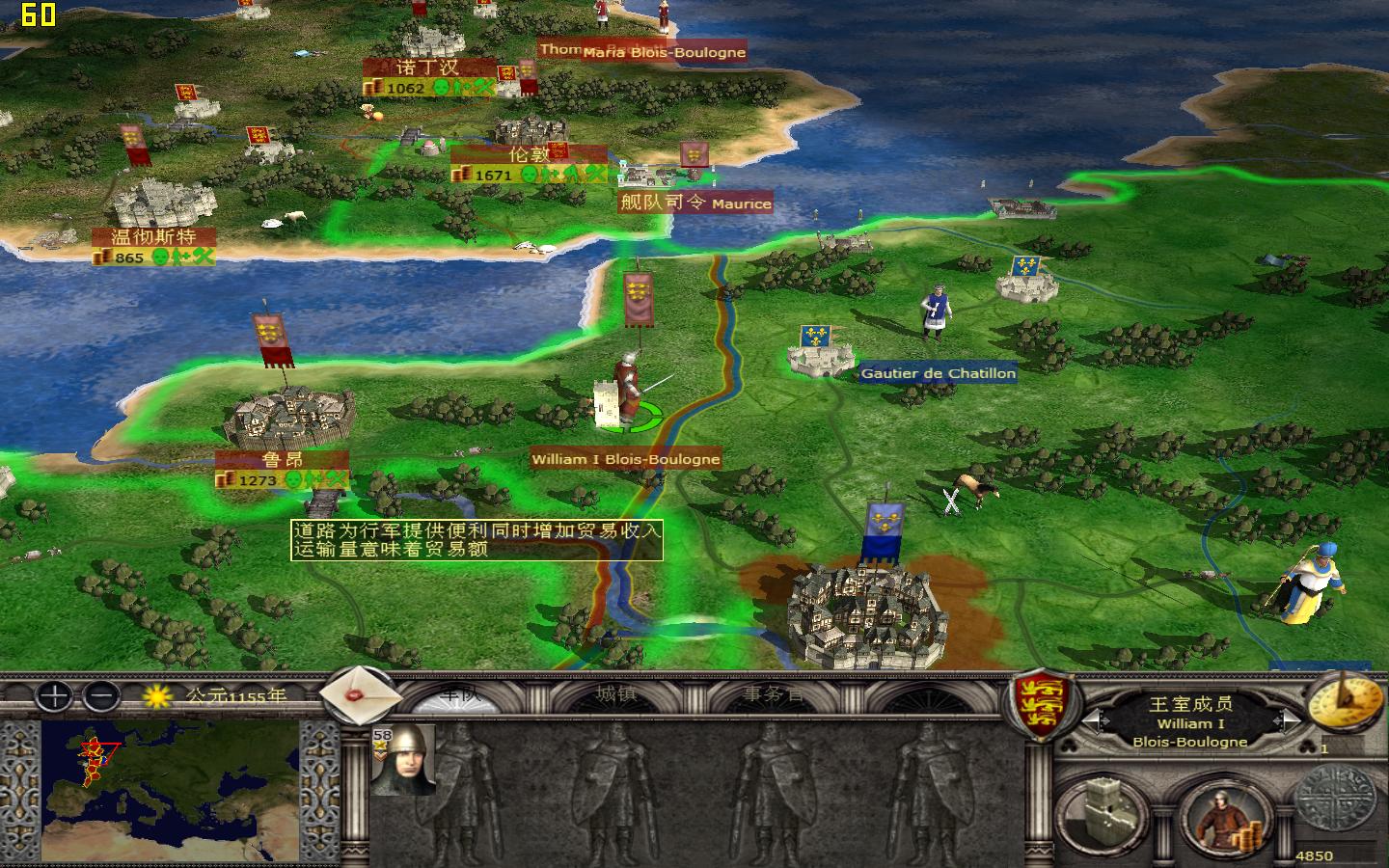The width and height of the screenshot is (1389, 868).
Task: Select the Gautier de Chatillon name label
Action: [940, 374]
